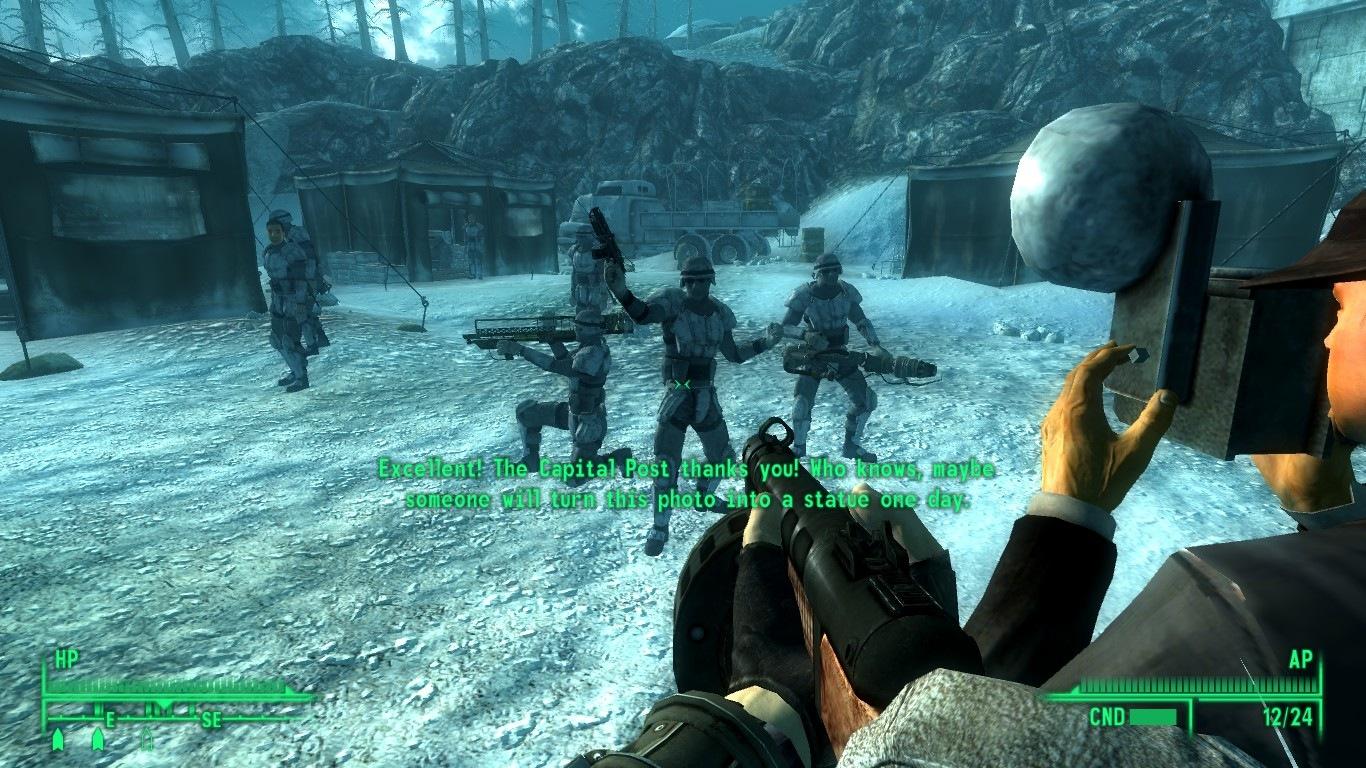Screen dimensions: 1366x768
Task: Click the green CND fill block
Action: point(1153,716)
